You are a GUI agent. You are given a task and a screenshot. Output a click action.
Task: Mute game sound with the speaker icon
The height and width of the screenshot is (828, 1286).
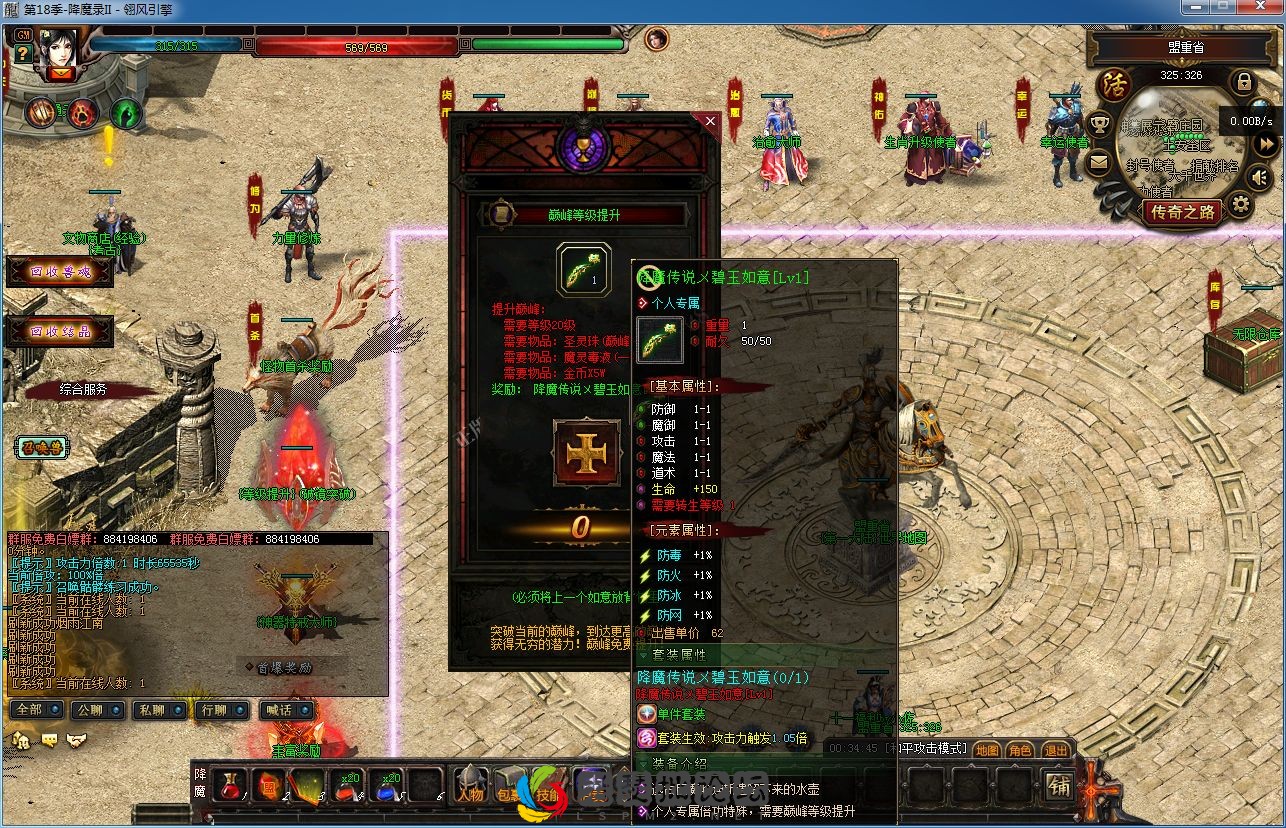1259,176
